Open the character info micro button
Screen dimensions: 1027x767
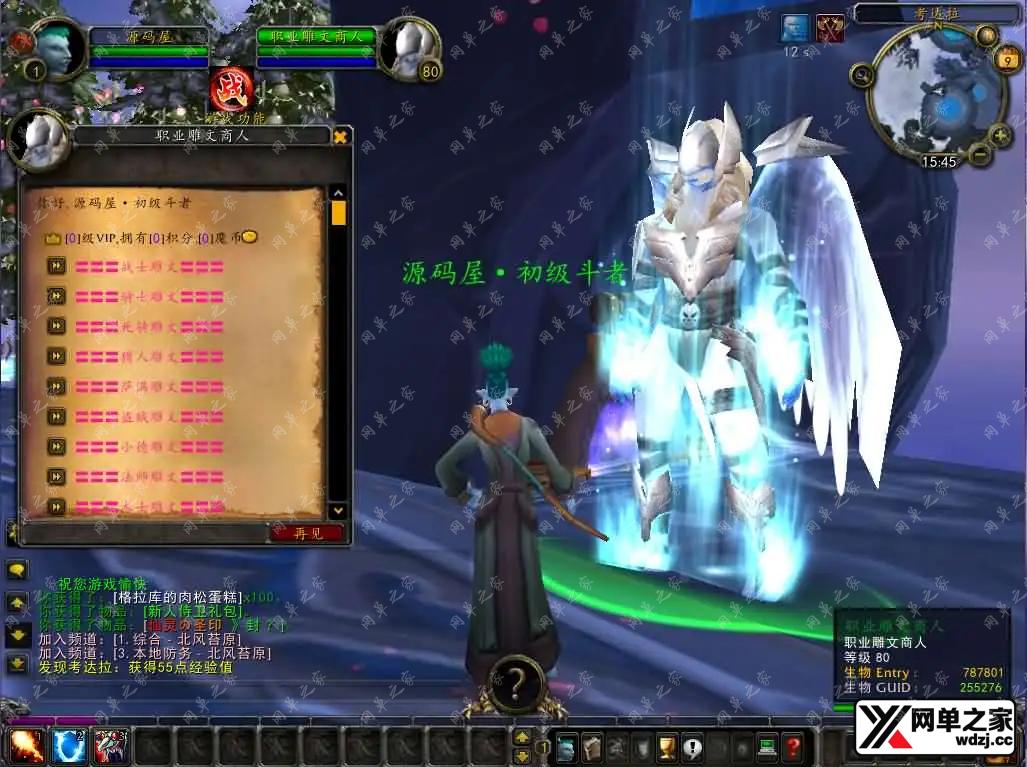click(x=567, y=747)
